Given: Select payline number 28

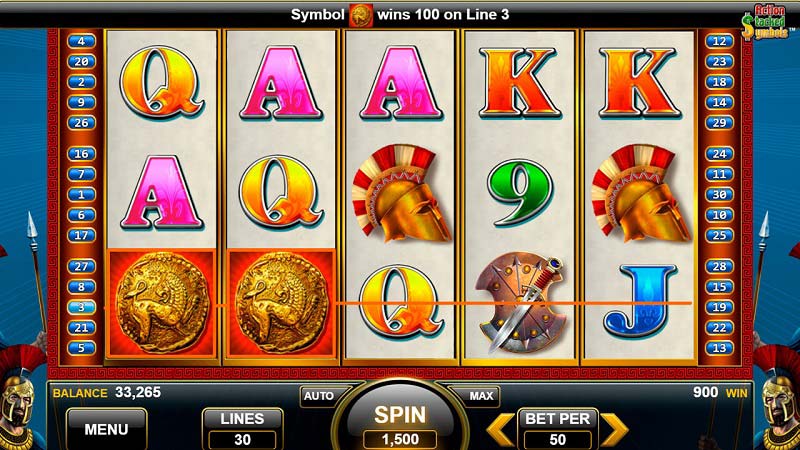Looking at the screenshot, I should (717, 266).
